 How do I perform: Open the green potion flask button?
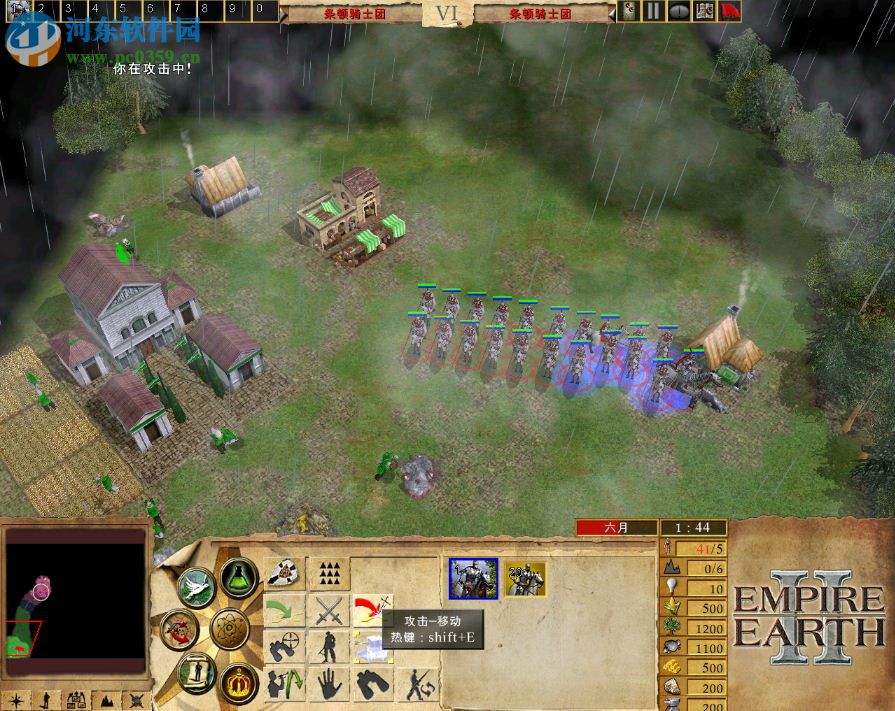[x=239, y=577]
